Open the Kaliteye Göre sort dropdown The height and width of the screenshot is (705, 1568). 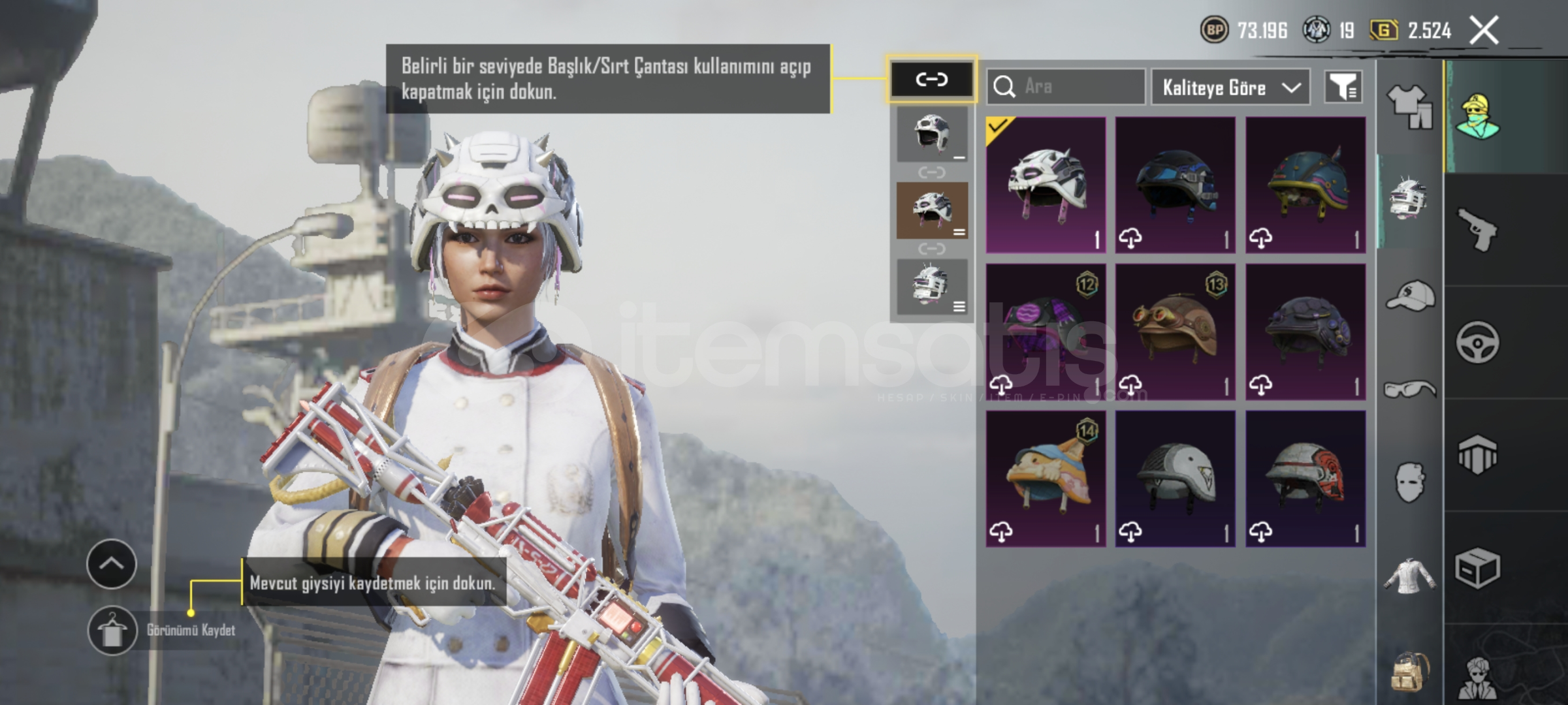tap(1230, 87)
